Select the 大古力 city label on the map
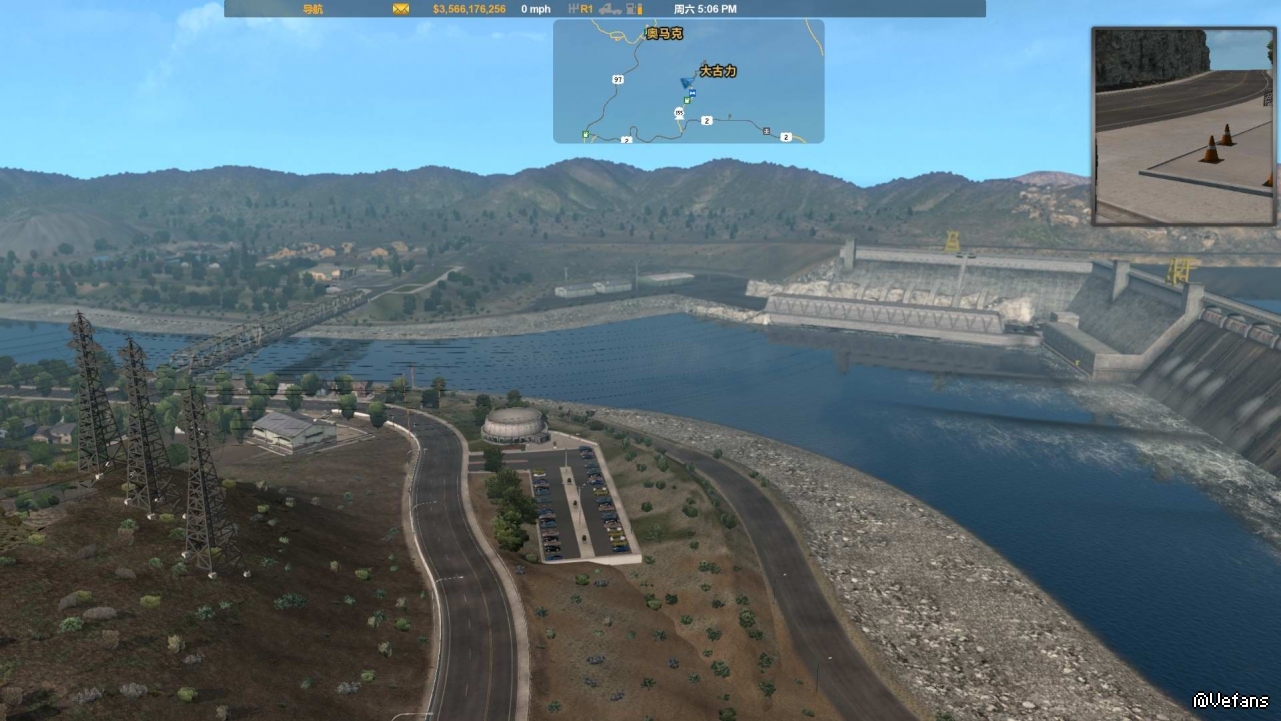This screenshot has width=1281, height=721. click(x=717, y=71)
